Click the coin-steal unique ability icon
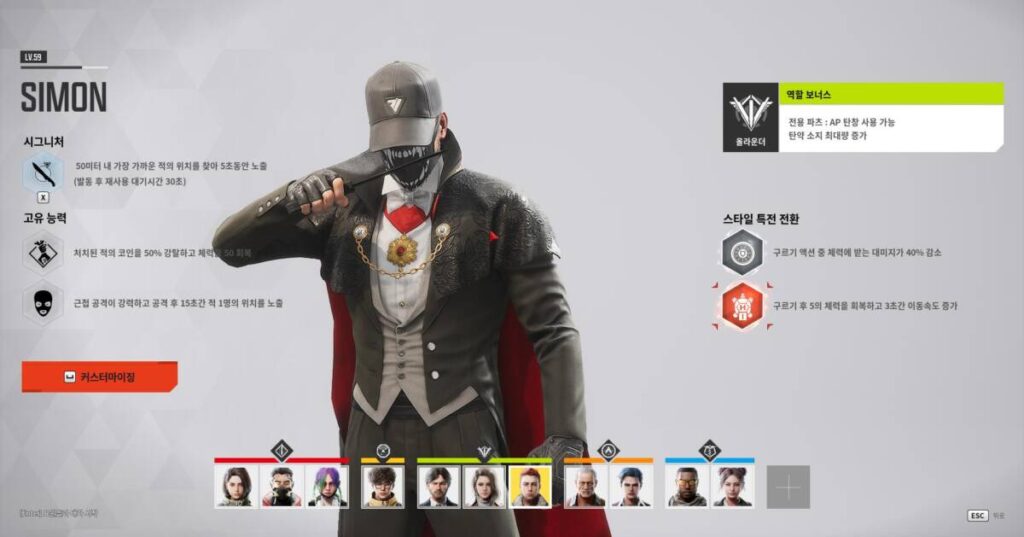 pyautogui.click(x=43, y=252)
